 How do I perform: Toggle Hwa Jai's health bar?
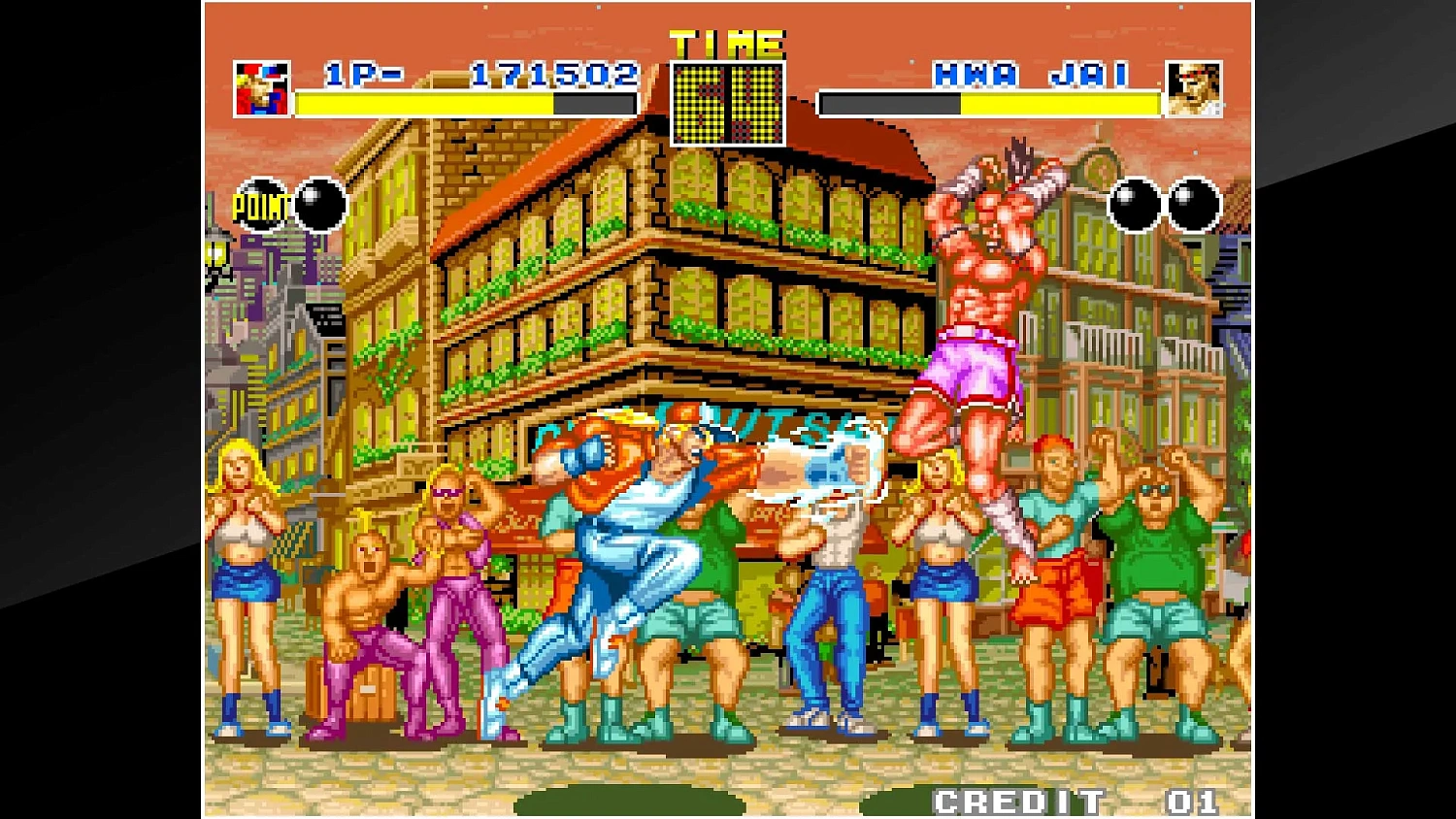click(x=990, y=104)
